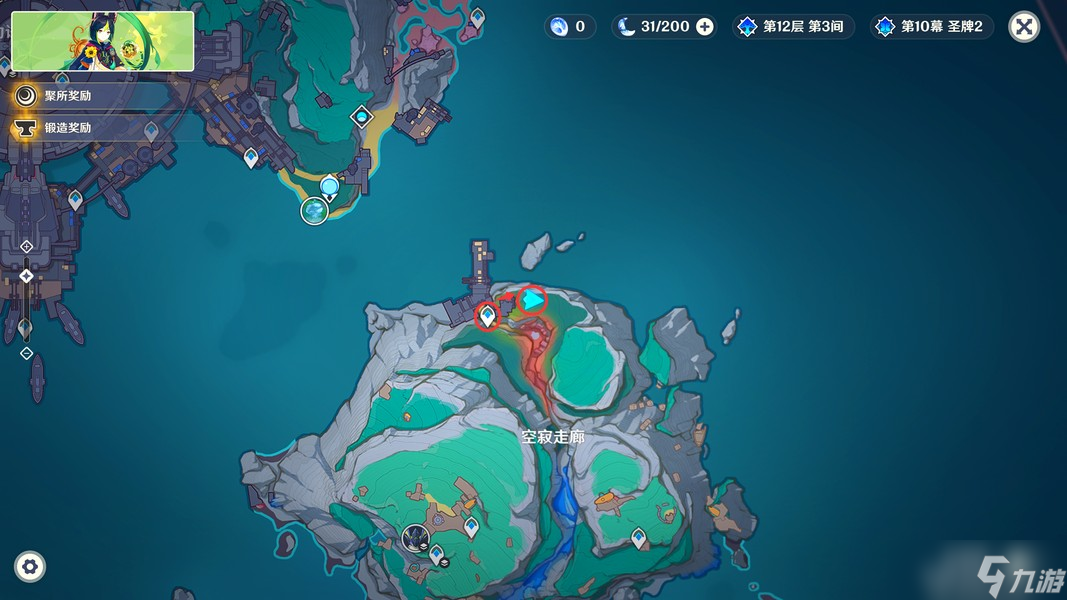Close the map with the X button

coord(1023,27)
